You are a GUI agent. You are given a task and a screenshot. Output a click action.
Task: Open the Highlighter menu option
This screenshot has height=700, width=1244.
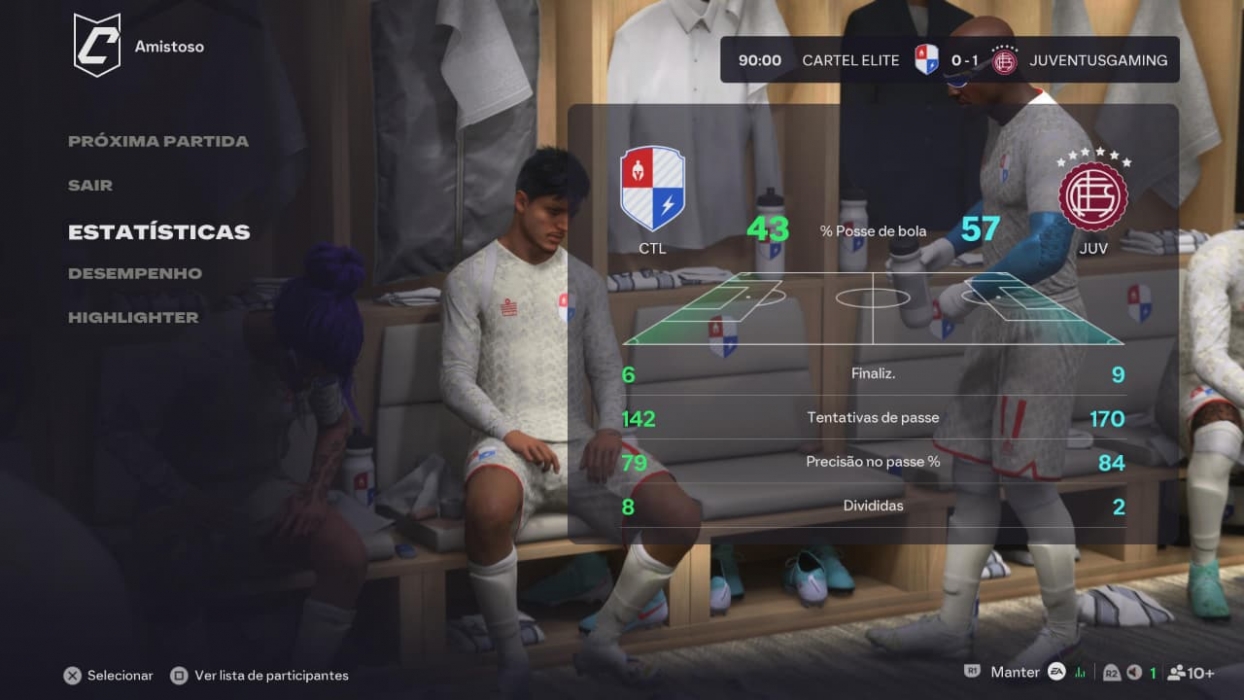(133, 317)
